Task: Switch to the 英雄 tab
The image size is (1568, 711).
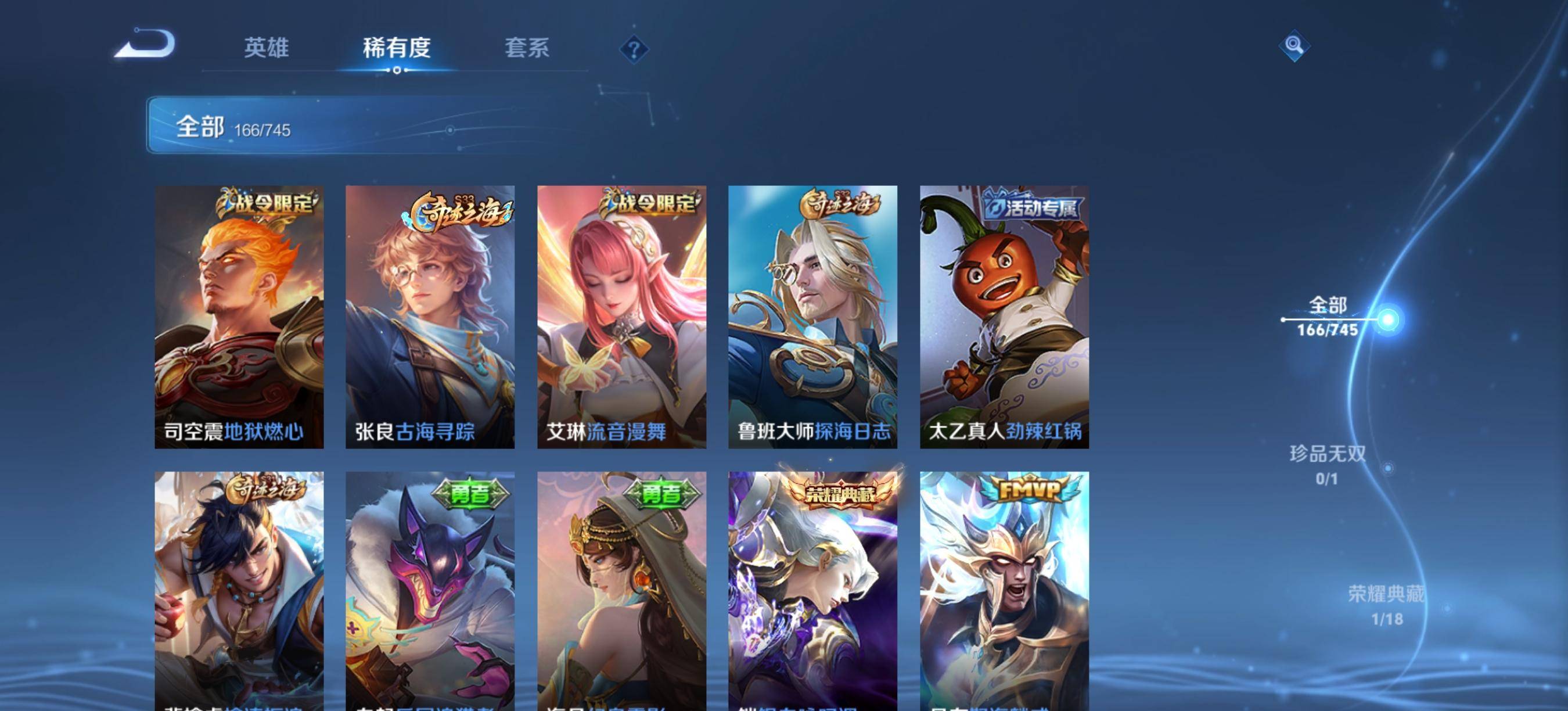Action: (x=266, y=48)
